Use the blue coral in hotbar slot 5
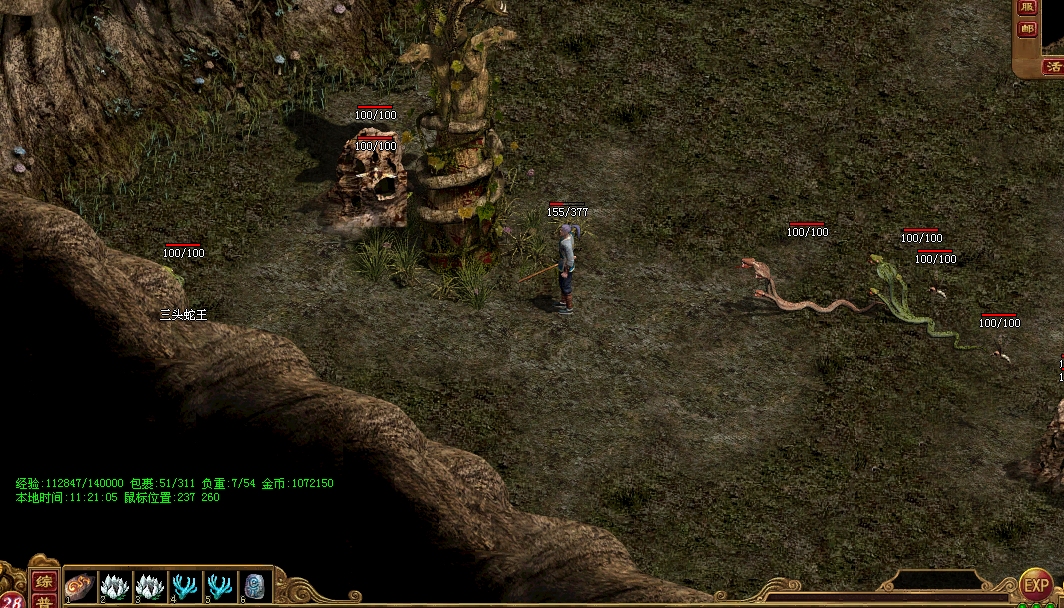Screen dimensions: 1064x608 [221, 586]
